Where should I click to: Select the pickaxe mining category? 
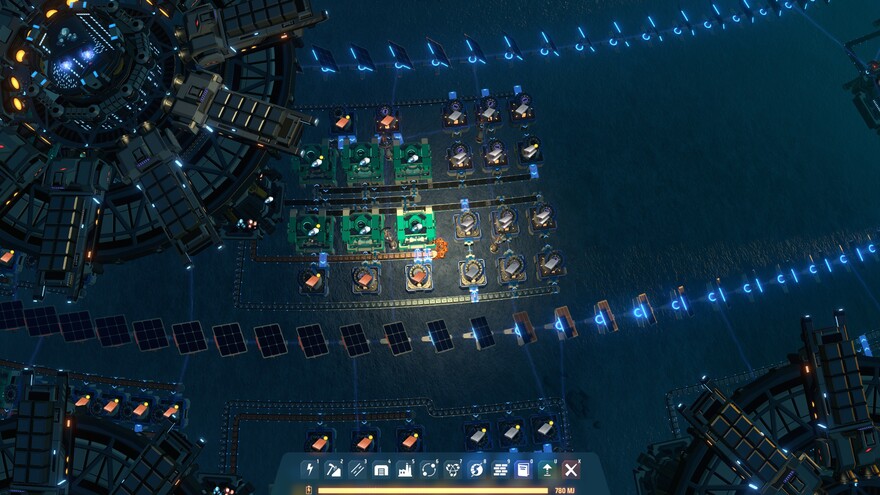click(333, 469)
